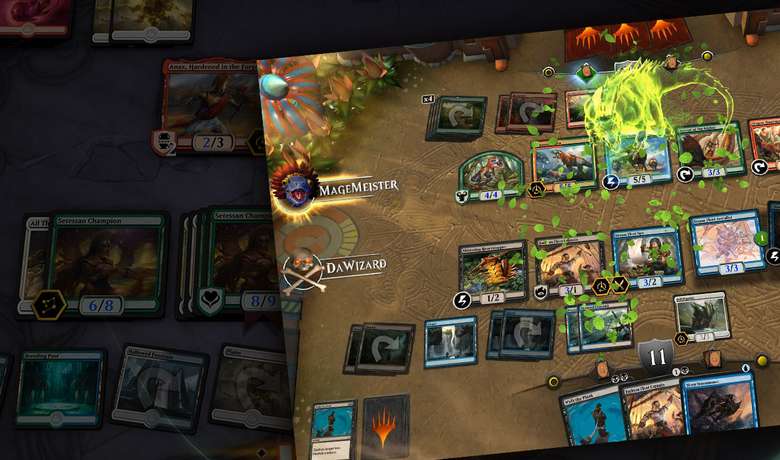This screenshot has width=780, height=460.
Task: Select the 6/8 Selesnyan Champion card
Action: pyautogui.click(x=107, y=262)
